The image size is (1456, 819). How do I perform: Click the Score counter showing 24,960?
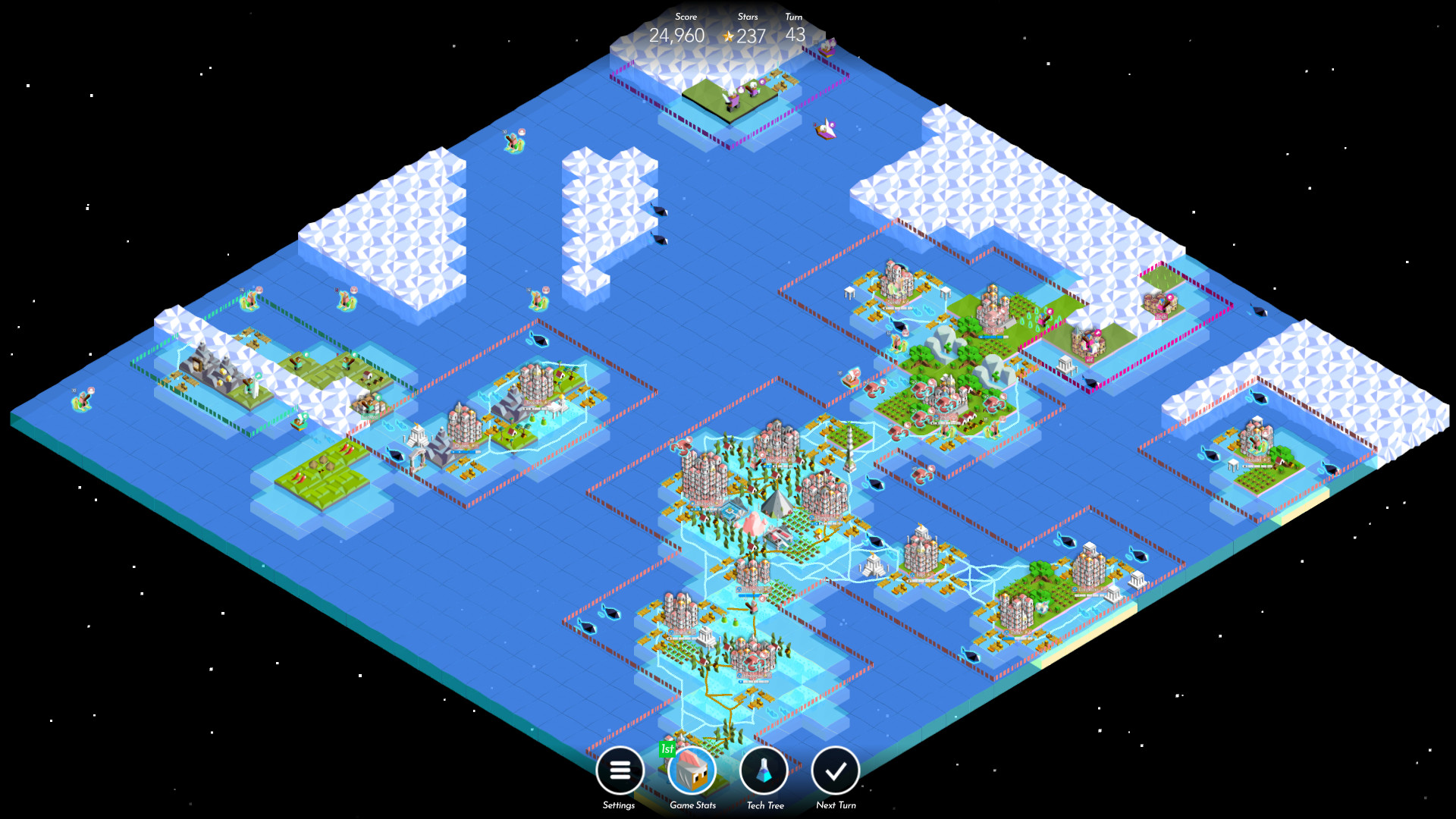point(677,35)
